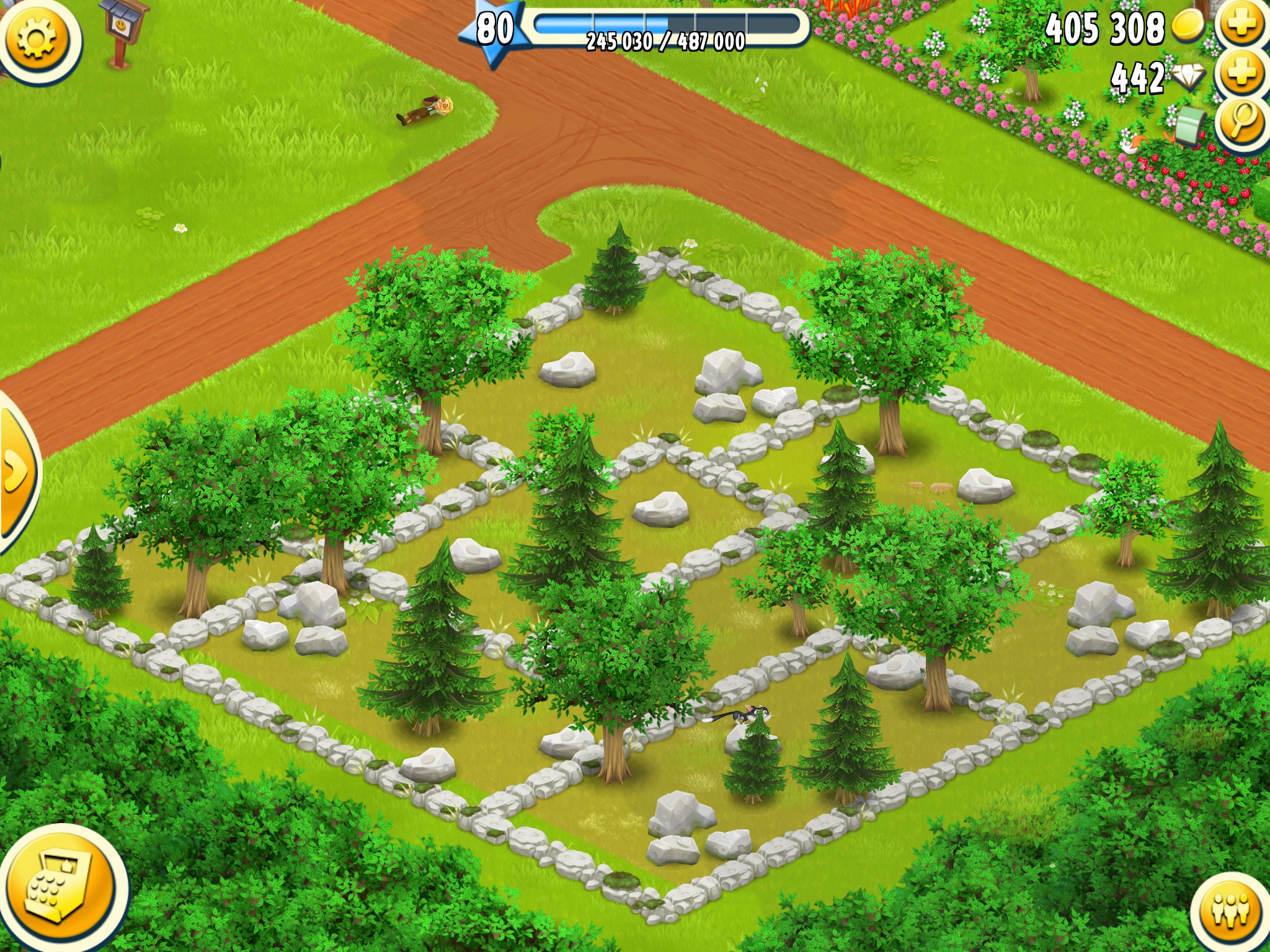Open the gear settings menu
Image resolution: width=1270 pixels, height=952 pixels.
[38, 40]
